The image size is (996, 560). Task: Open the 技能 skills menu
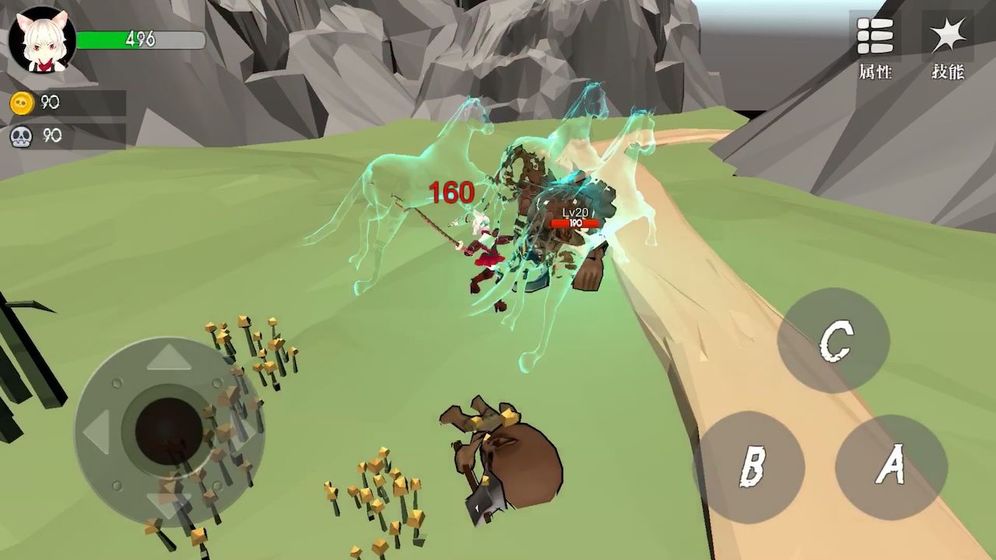[946, 45]
